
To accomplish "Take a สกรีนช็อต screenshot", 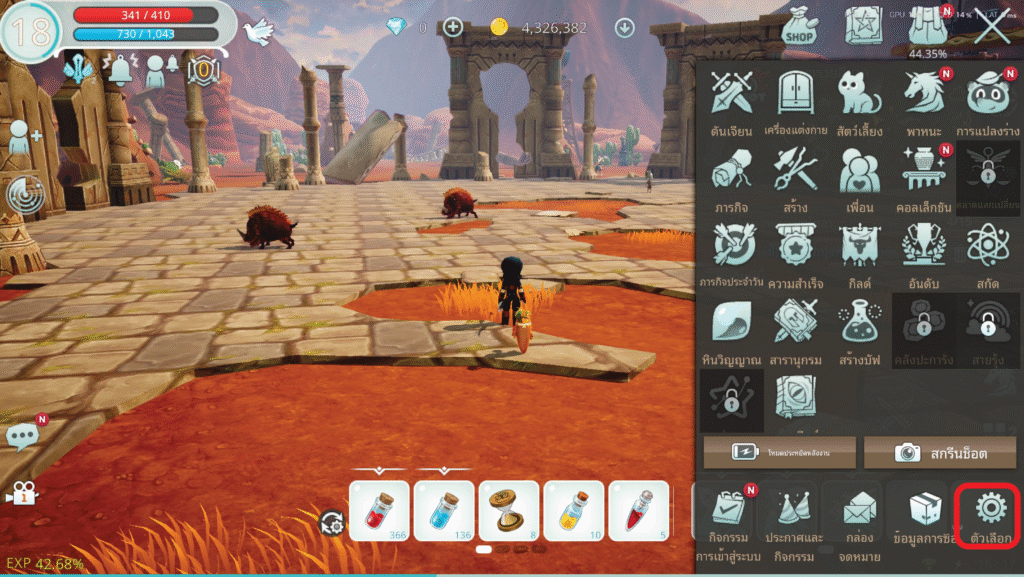I will pyautogui.click(x=940, y=452).
